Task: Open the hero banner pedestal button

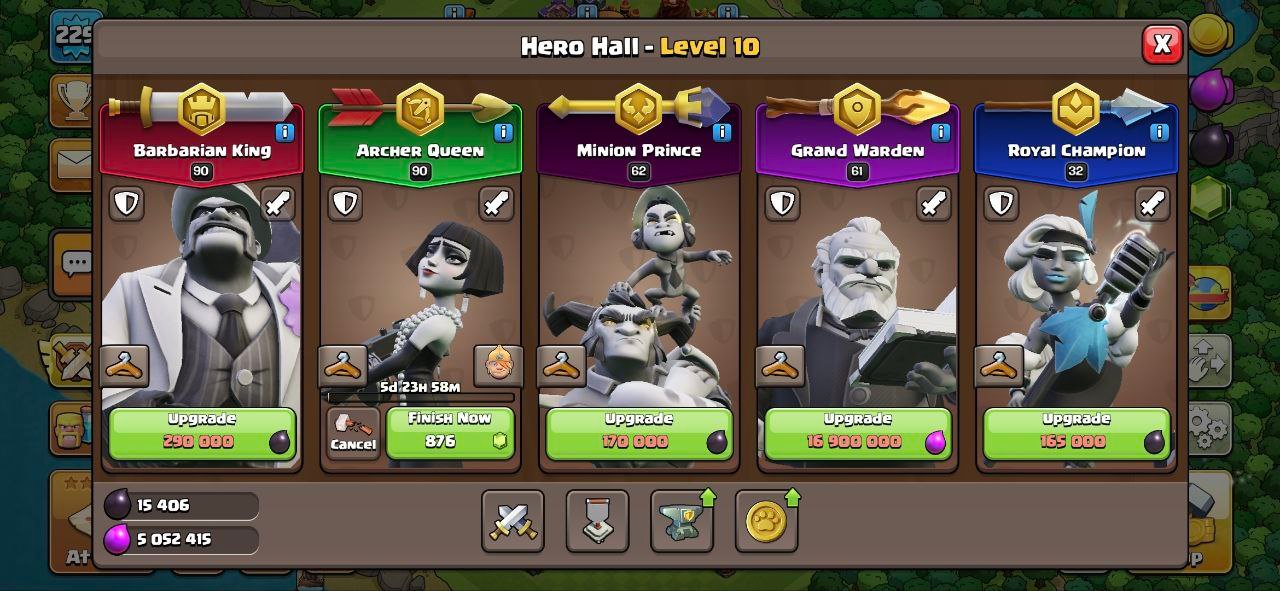Action: (597, 521)
